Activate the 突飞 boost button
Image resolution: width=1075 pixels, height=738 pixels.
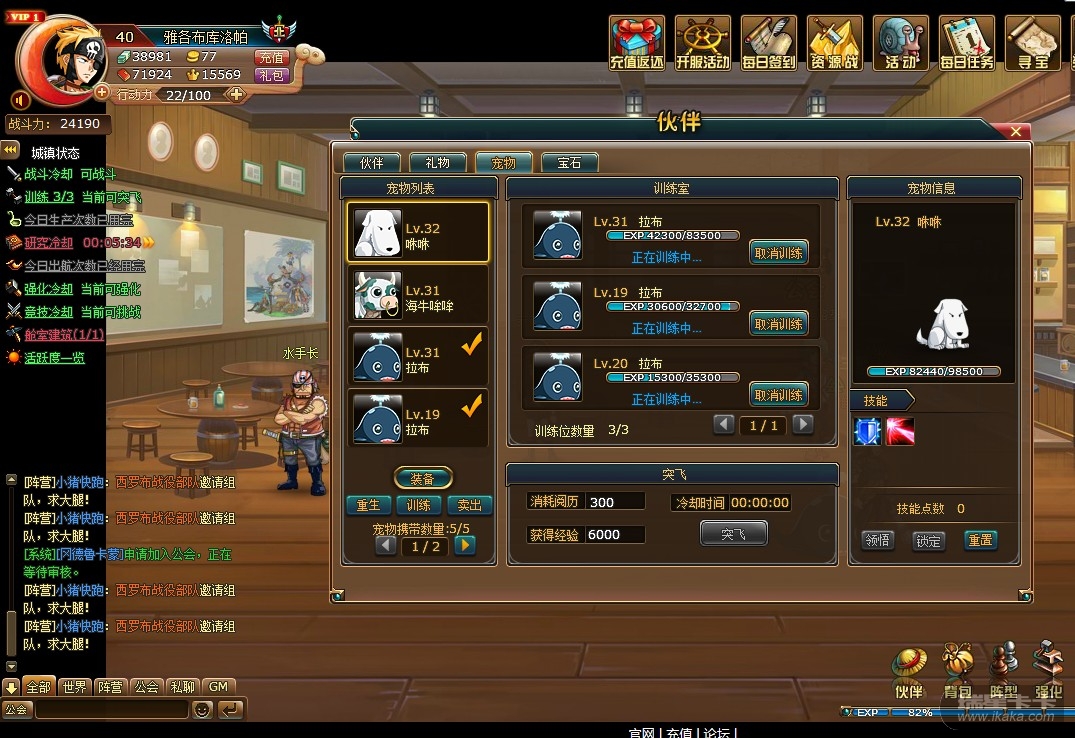(733, 534)
